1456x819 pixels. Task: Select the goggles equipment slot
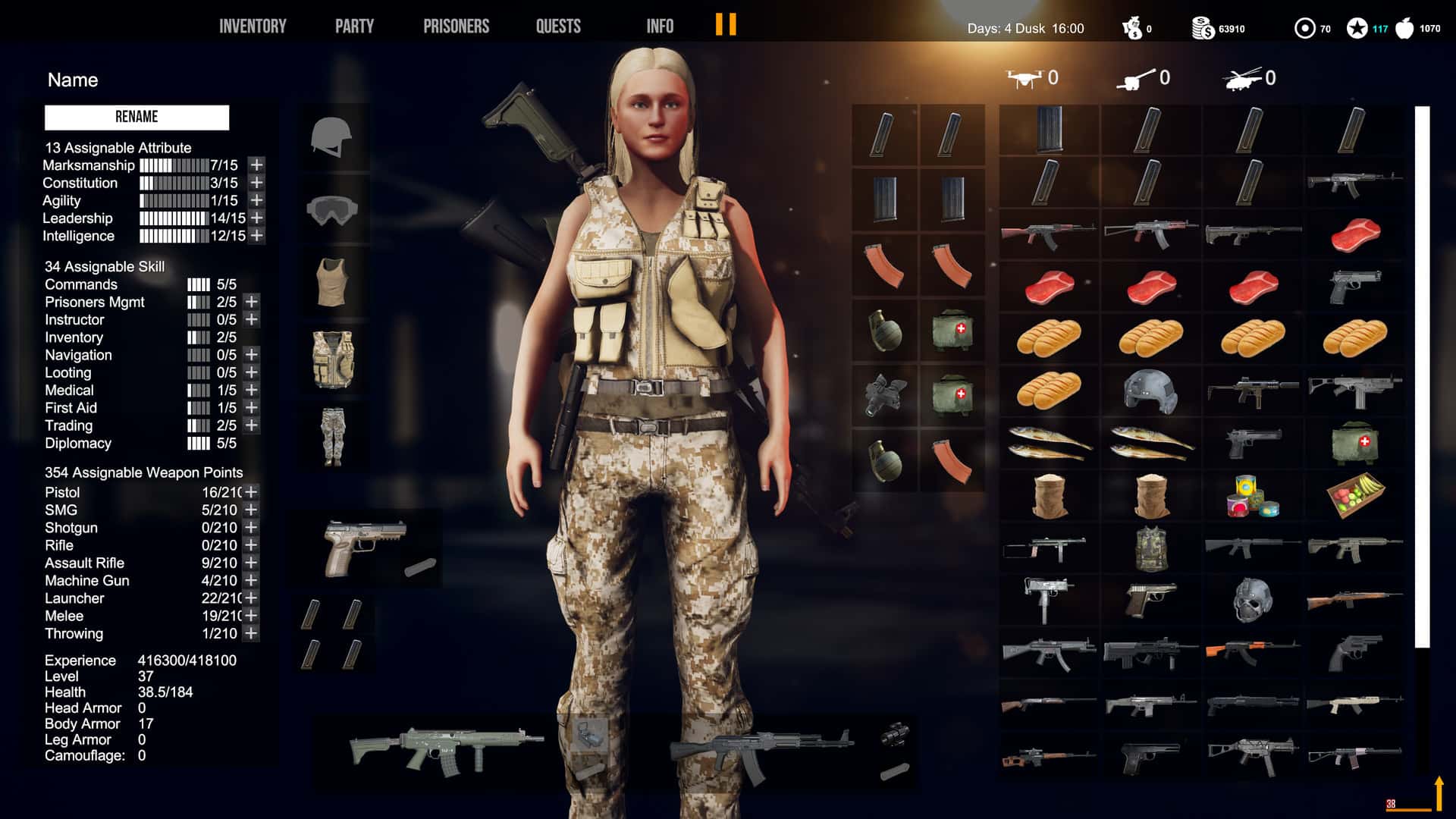pyautogui.click(x=334, y=211)
